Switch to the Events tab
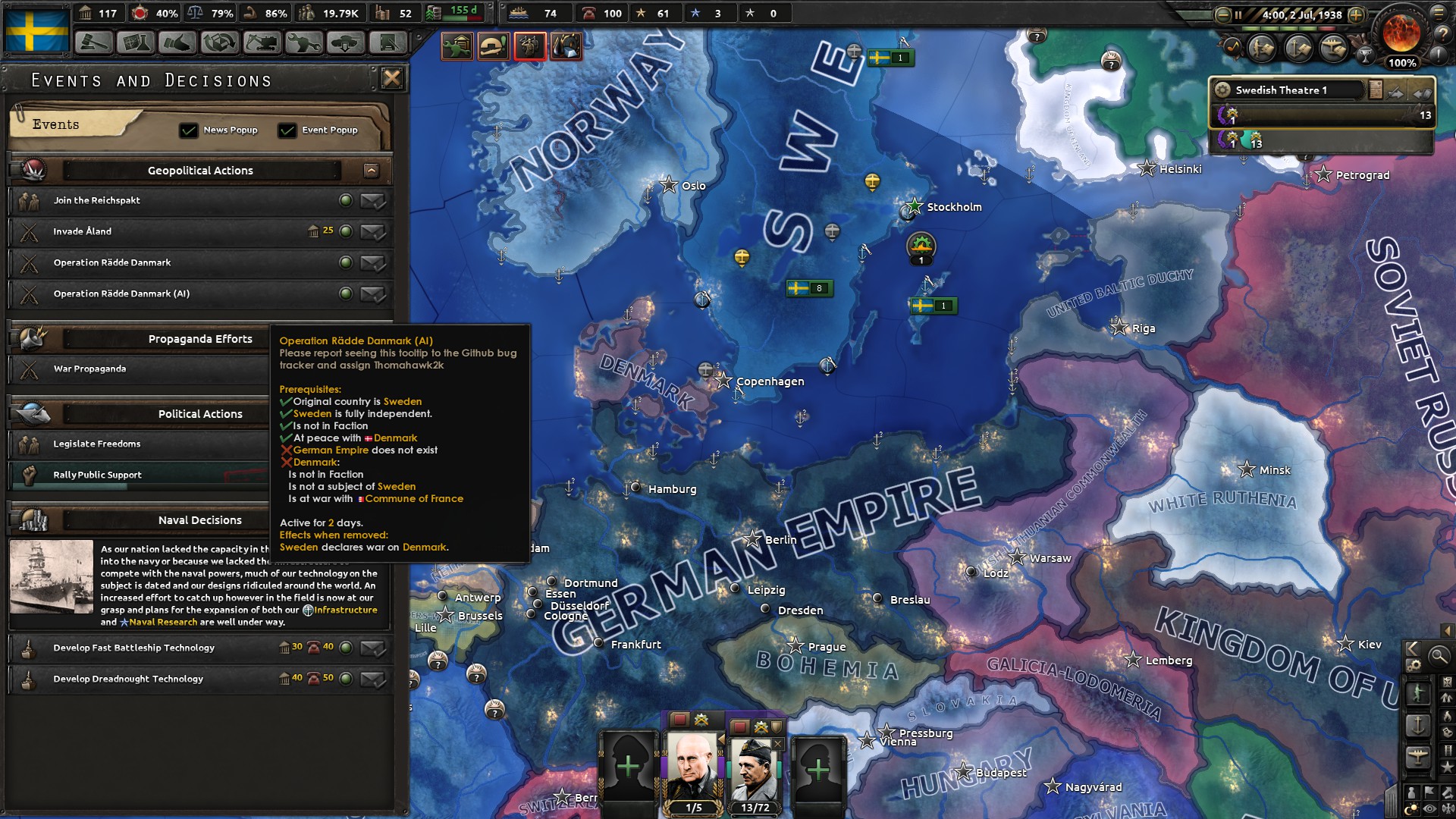This screenshot has width=1456, height=819. 55,124
